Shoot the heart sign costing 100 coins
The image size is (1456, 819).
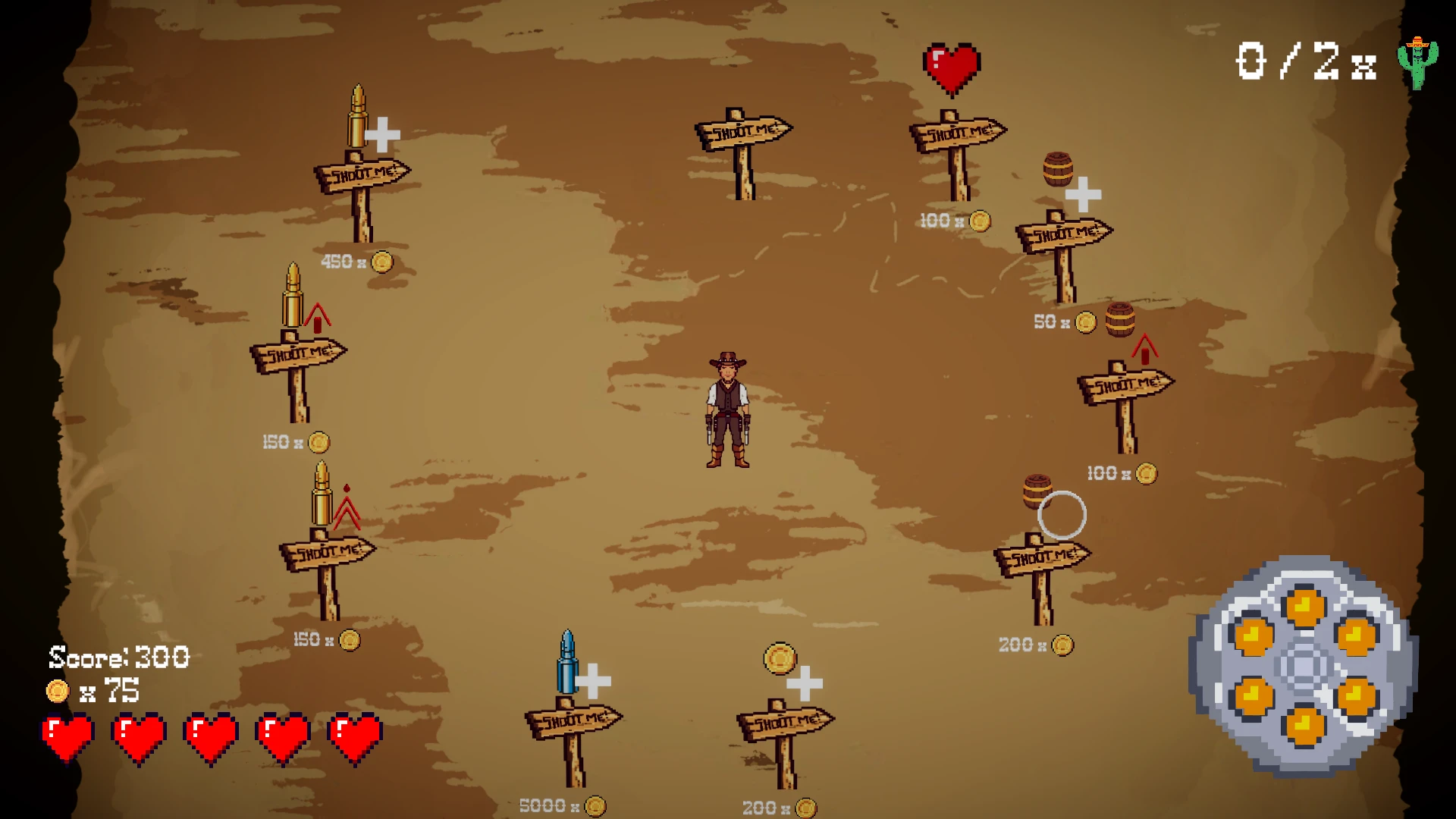pos(957,134)
